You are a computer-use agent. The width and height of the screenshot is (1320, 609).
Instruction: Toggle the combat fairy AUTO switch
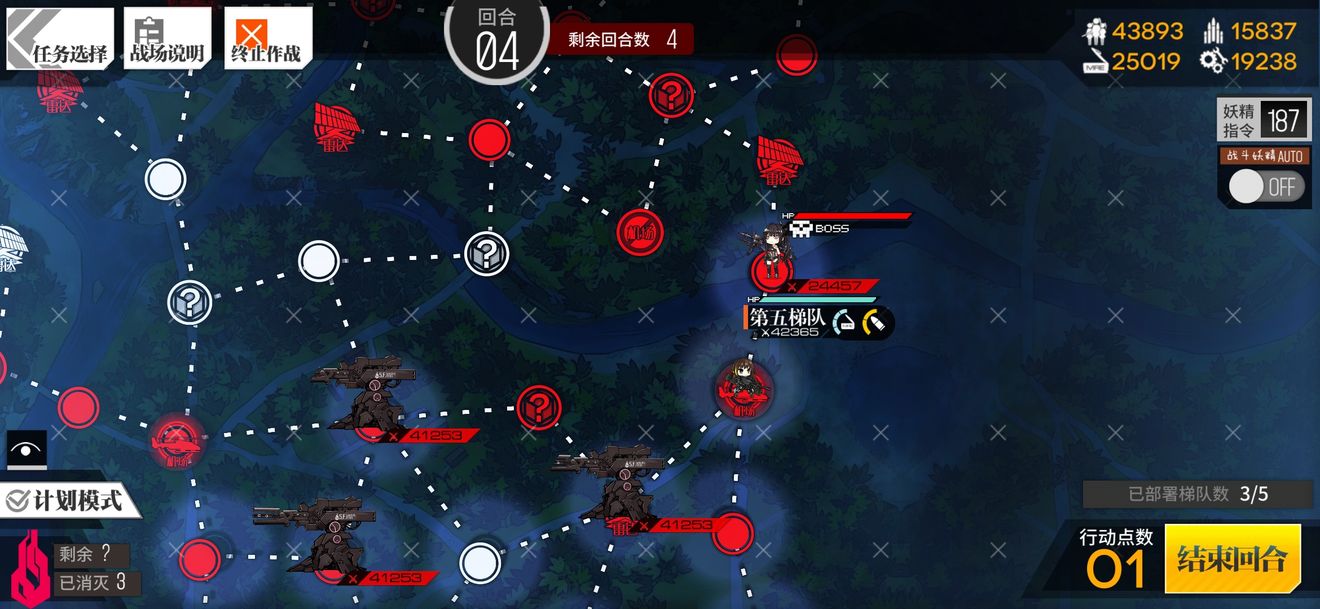(1266, 187)
